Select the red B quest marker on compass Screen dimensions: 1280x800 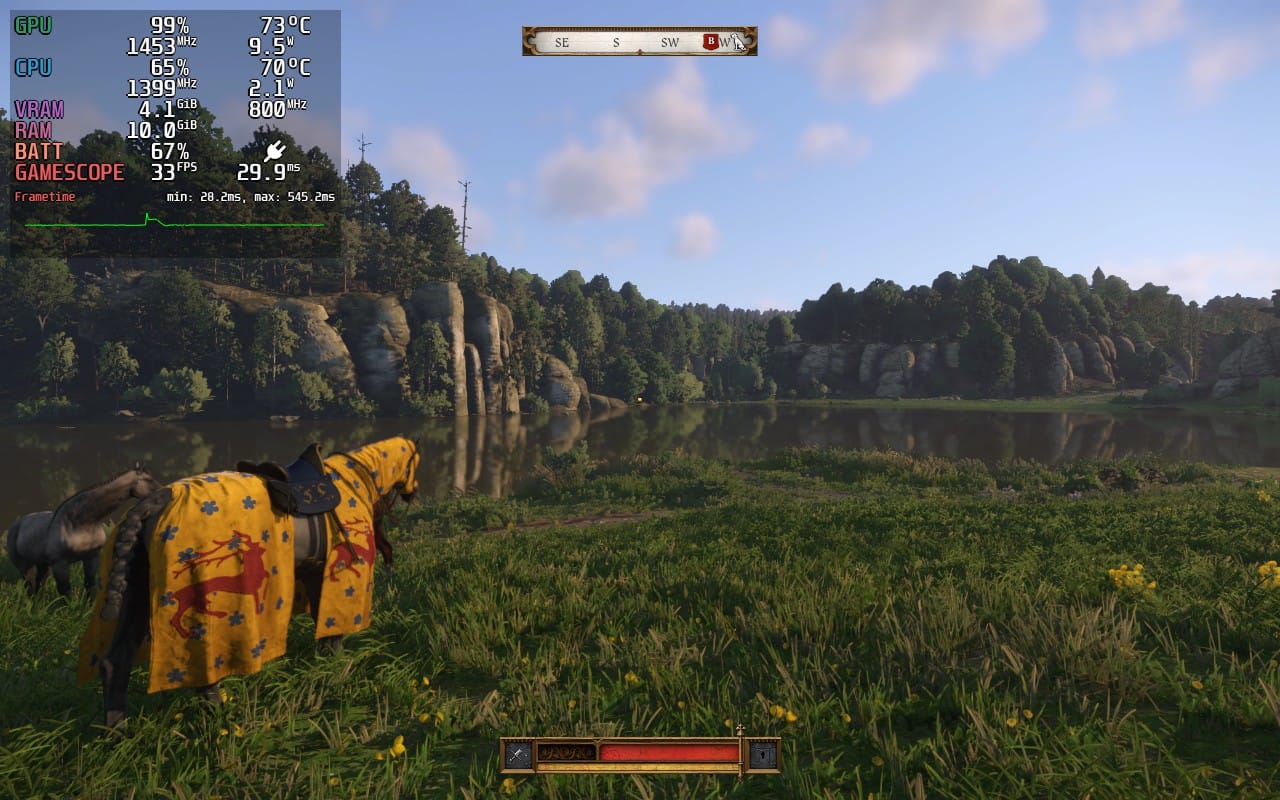[x=711, y=42]
